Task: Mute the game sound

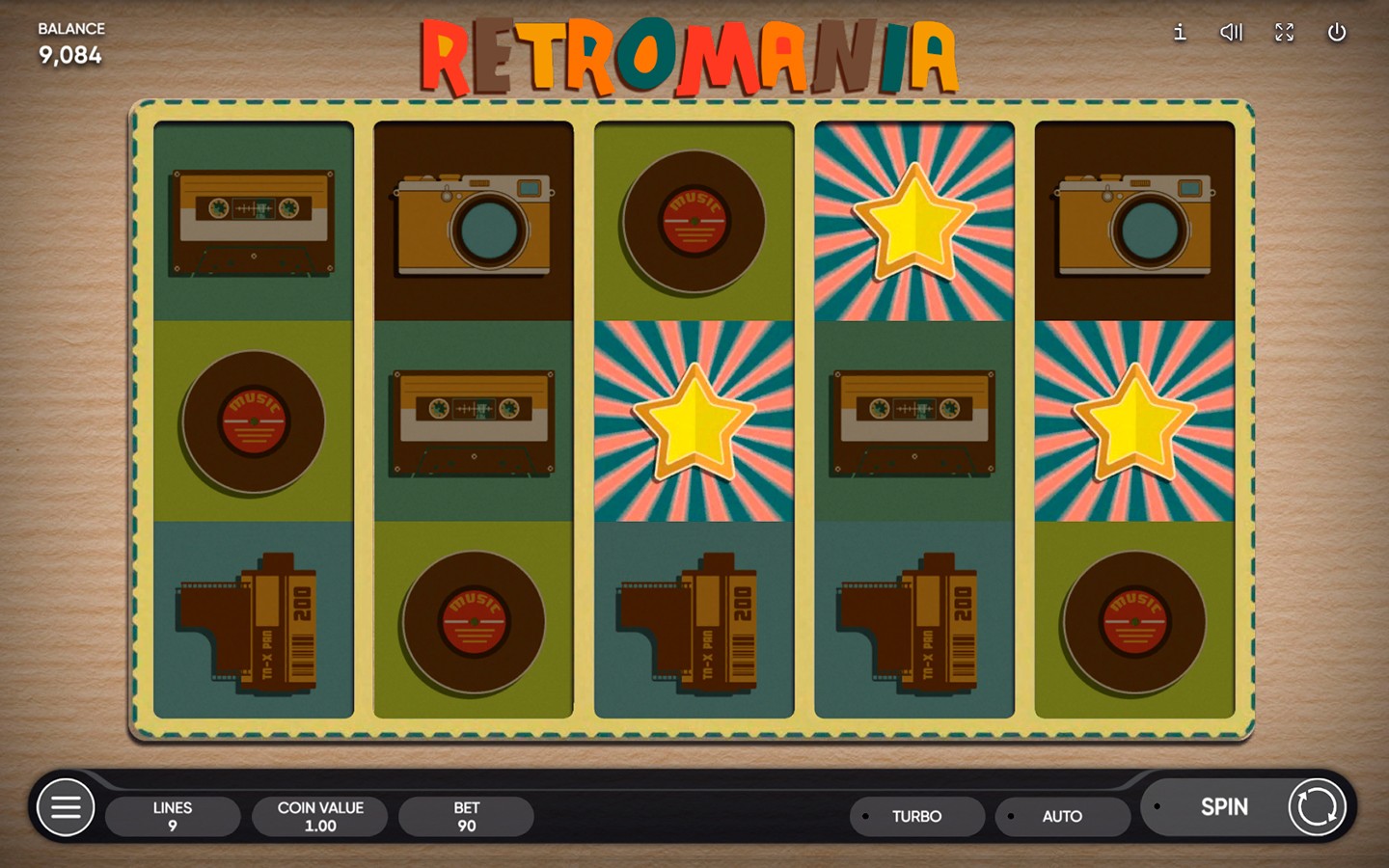Action: tap(1231, 33)
